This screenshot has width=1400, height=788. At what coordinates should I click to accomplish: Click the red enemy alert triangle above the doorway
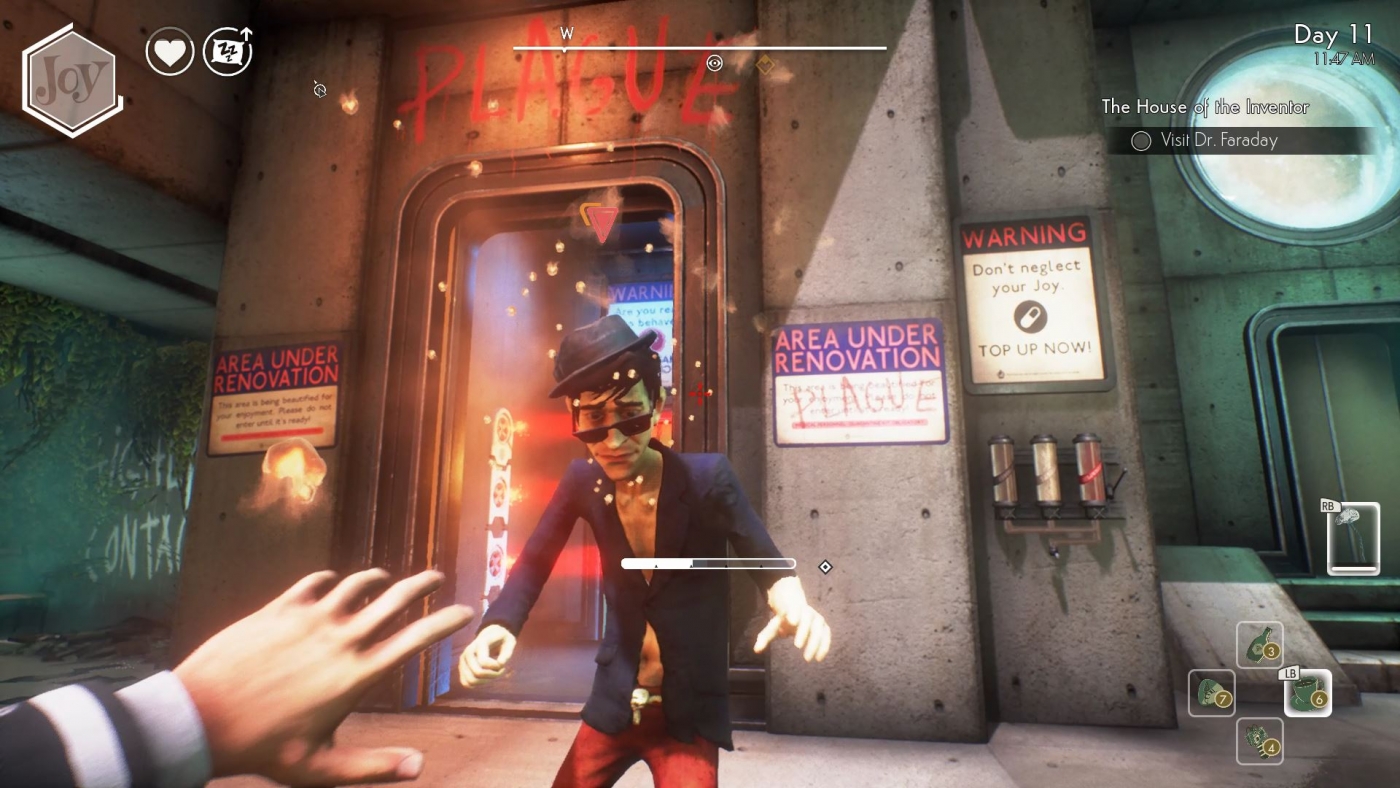click(599, 225)
